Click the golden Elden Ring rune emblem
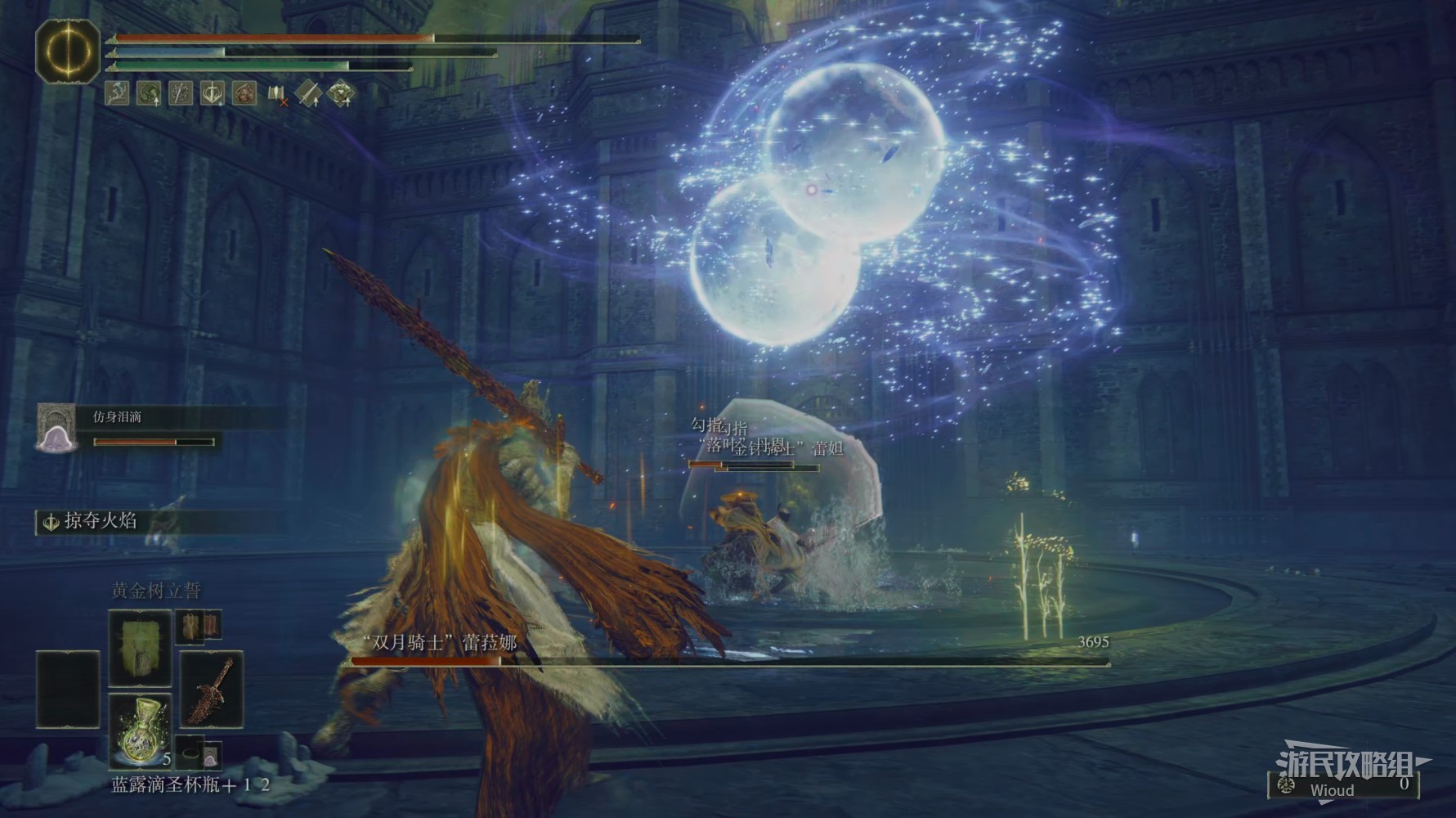The image size is (1456, 818). (67, 51)
